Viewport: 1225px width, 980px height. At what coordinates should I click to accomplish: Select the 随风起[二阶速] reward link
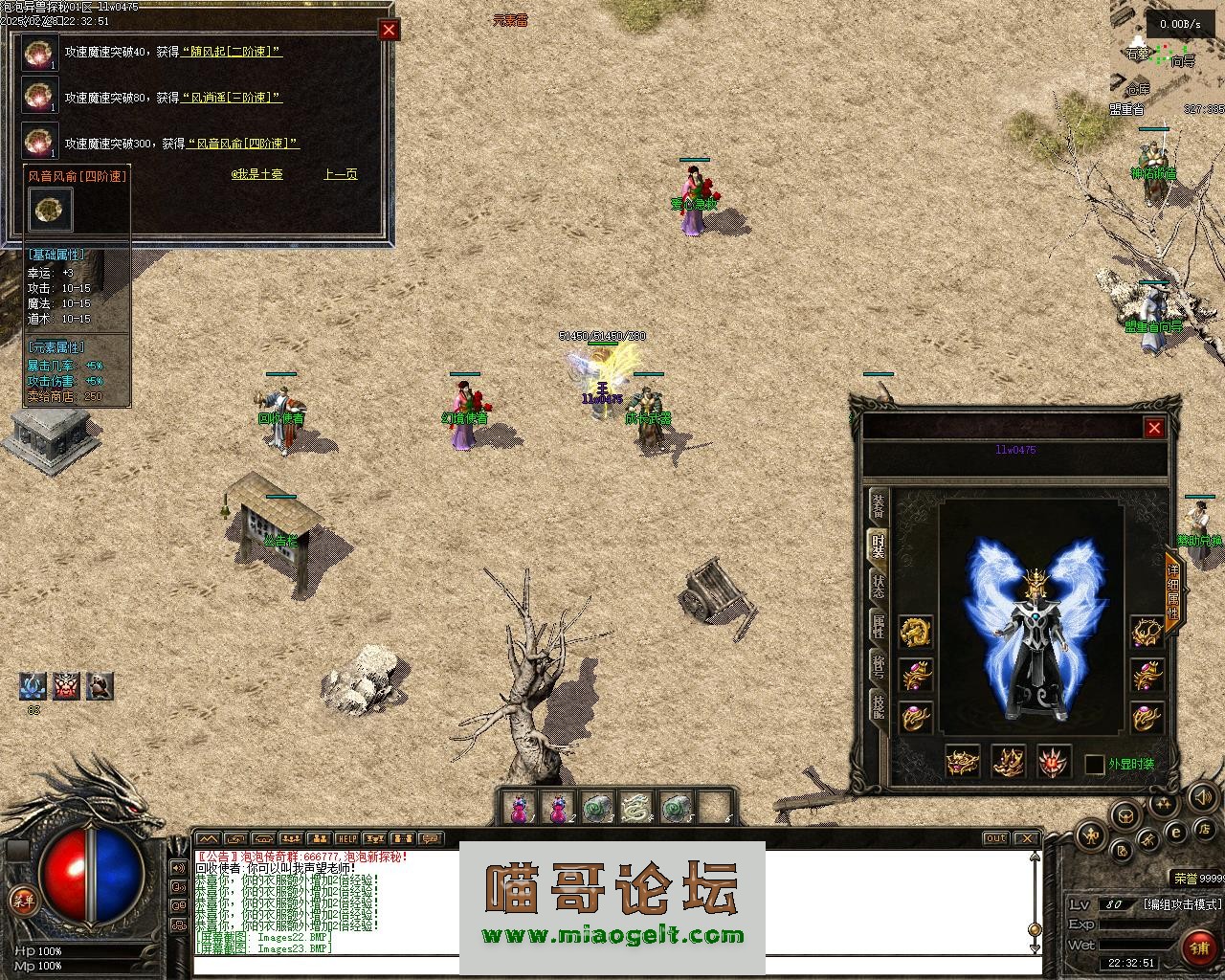pyautogui.click(x=231, y=52)
